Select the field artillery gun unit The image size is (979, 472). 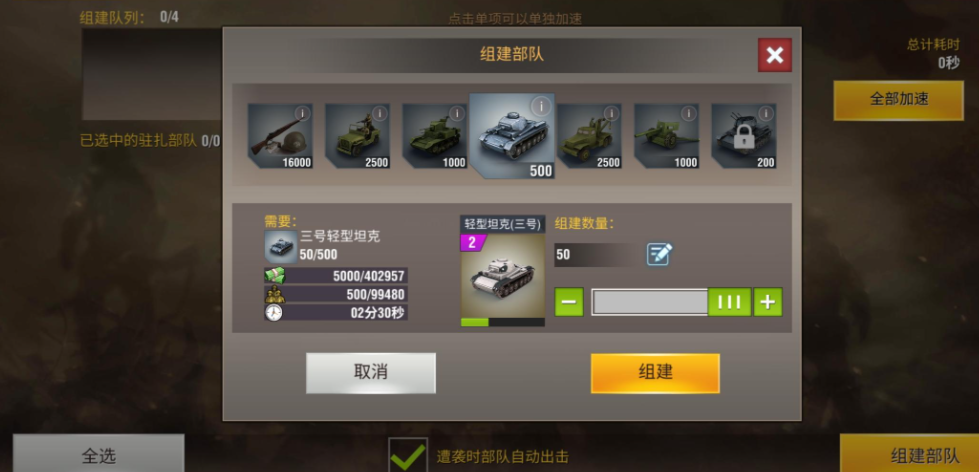[x=666, y=136]
